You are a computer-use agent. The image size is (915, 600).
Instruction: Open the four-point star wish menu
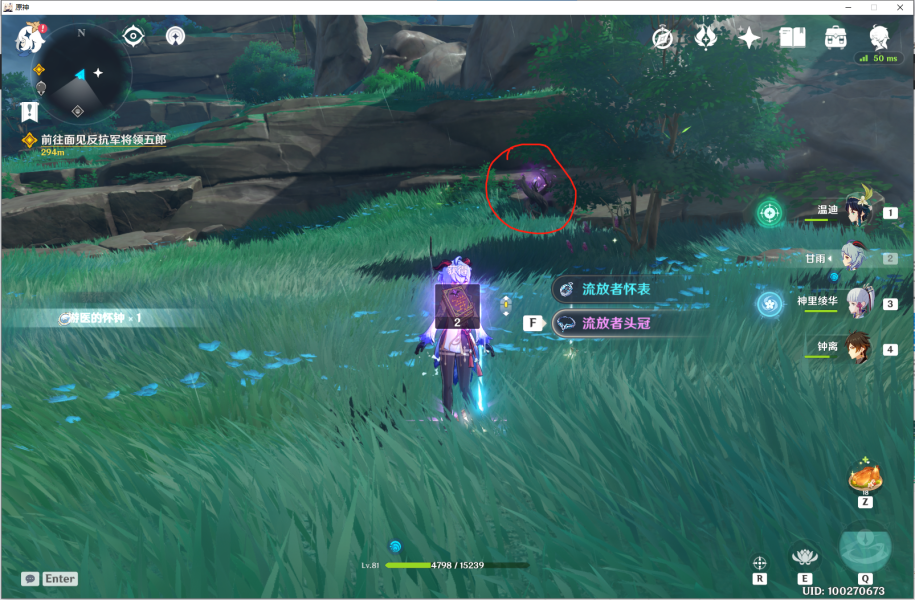point(749,38)
